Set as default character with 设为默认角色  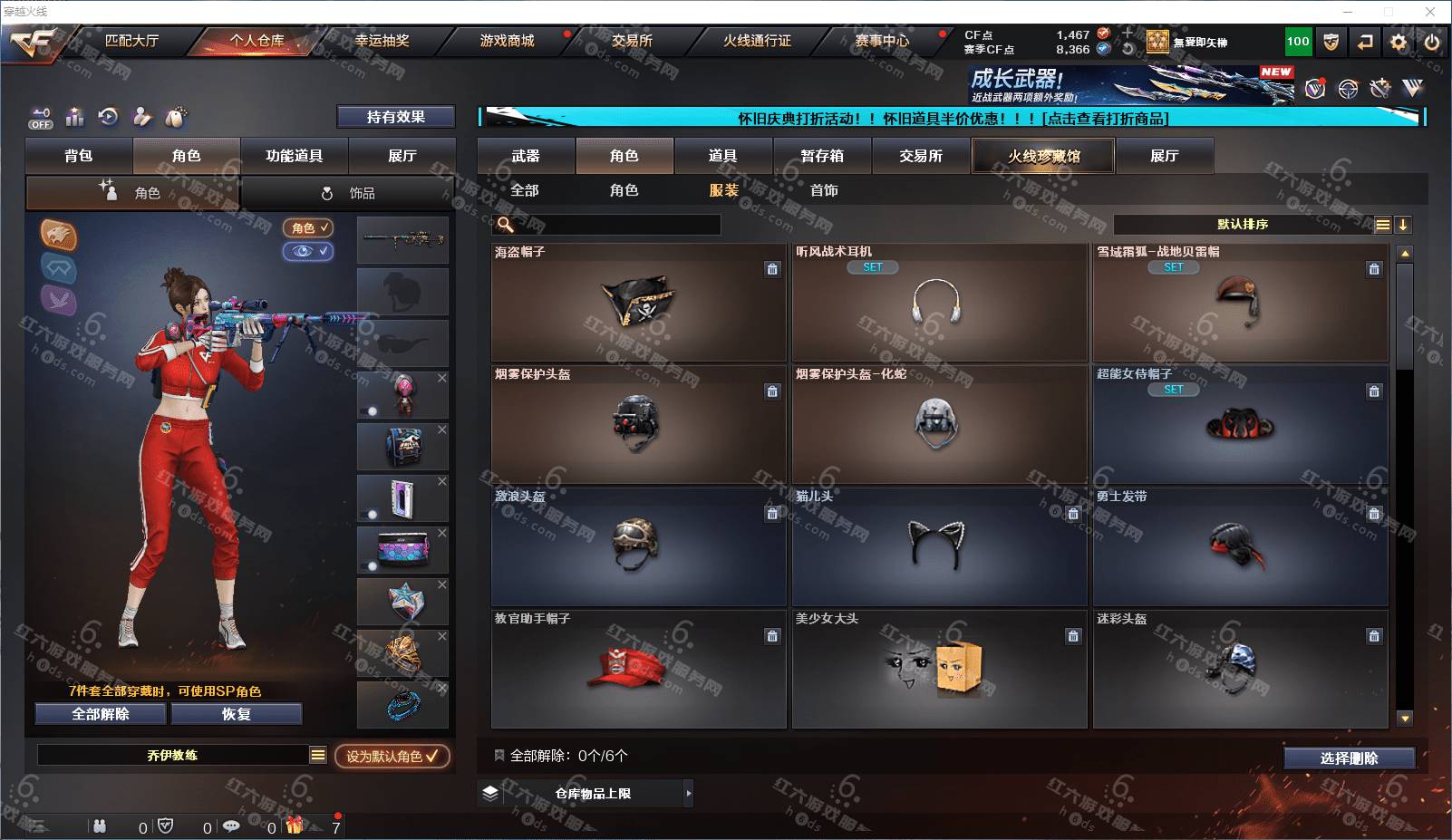click(392, 756)
